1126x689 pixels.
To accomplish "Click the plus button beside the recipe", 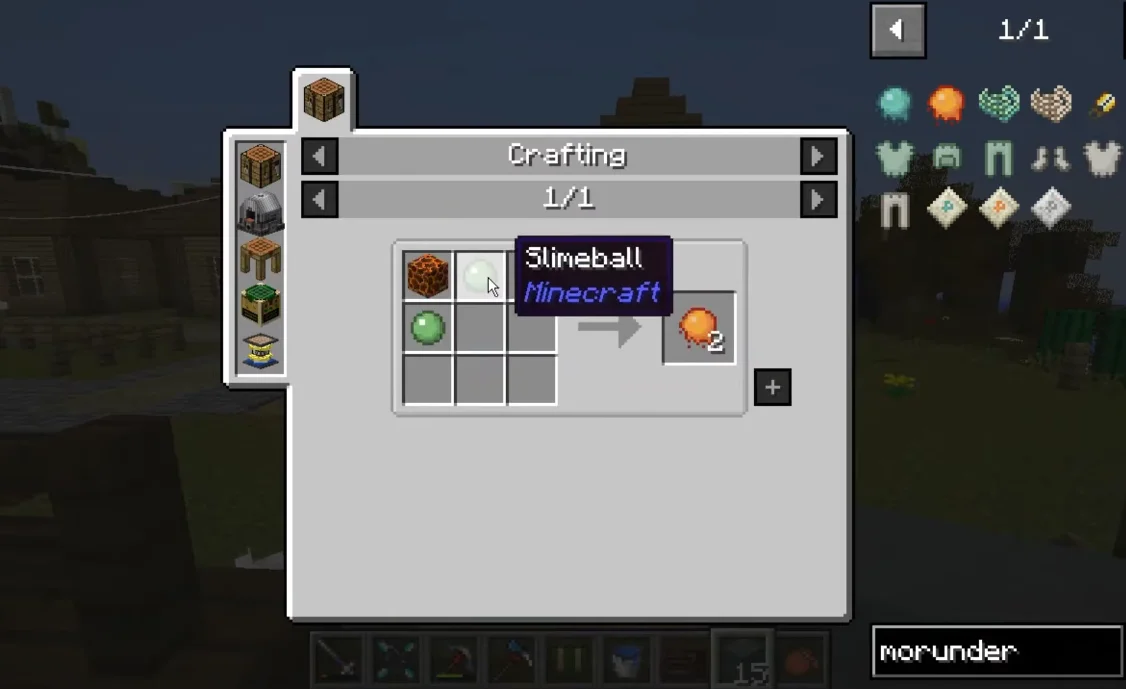I will (772, 387).
